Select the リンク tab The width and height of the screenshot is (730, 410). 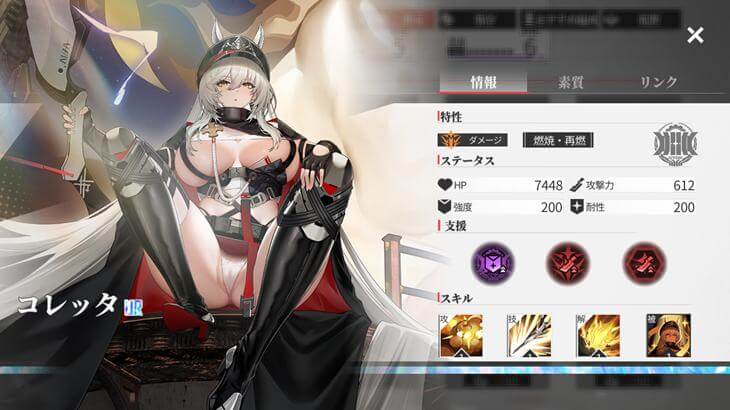point(658,83)
